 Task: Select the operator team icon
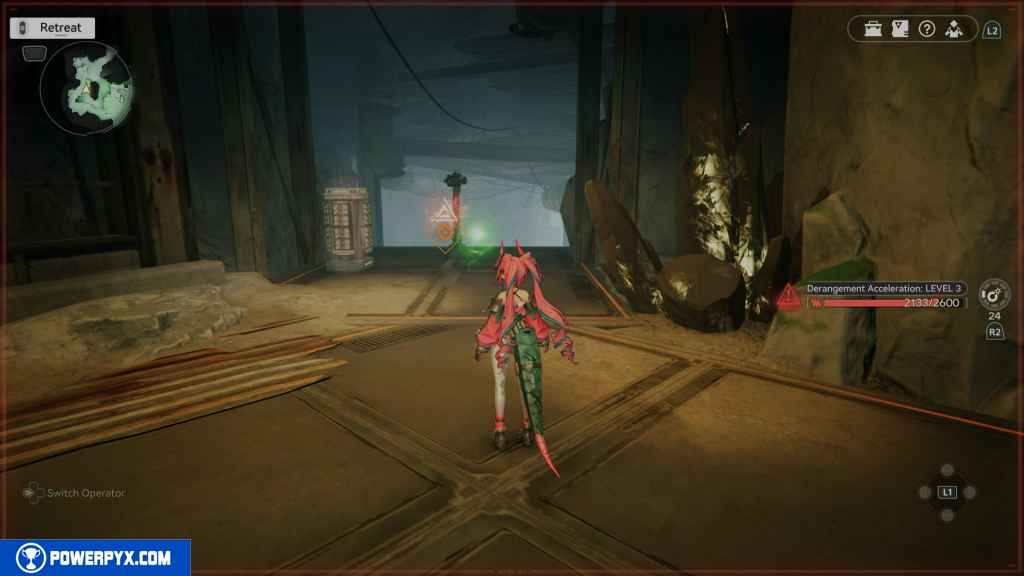pos(954,29)
